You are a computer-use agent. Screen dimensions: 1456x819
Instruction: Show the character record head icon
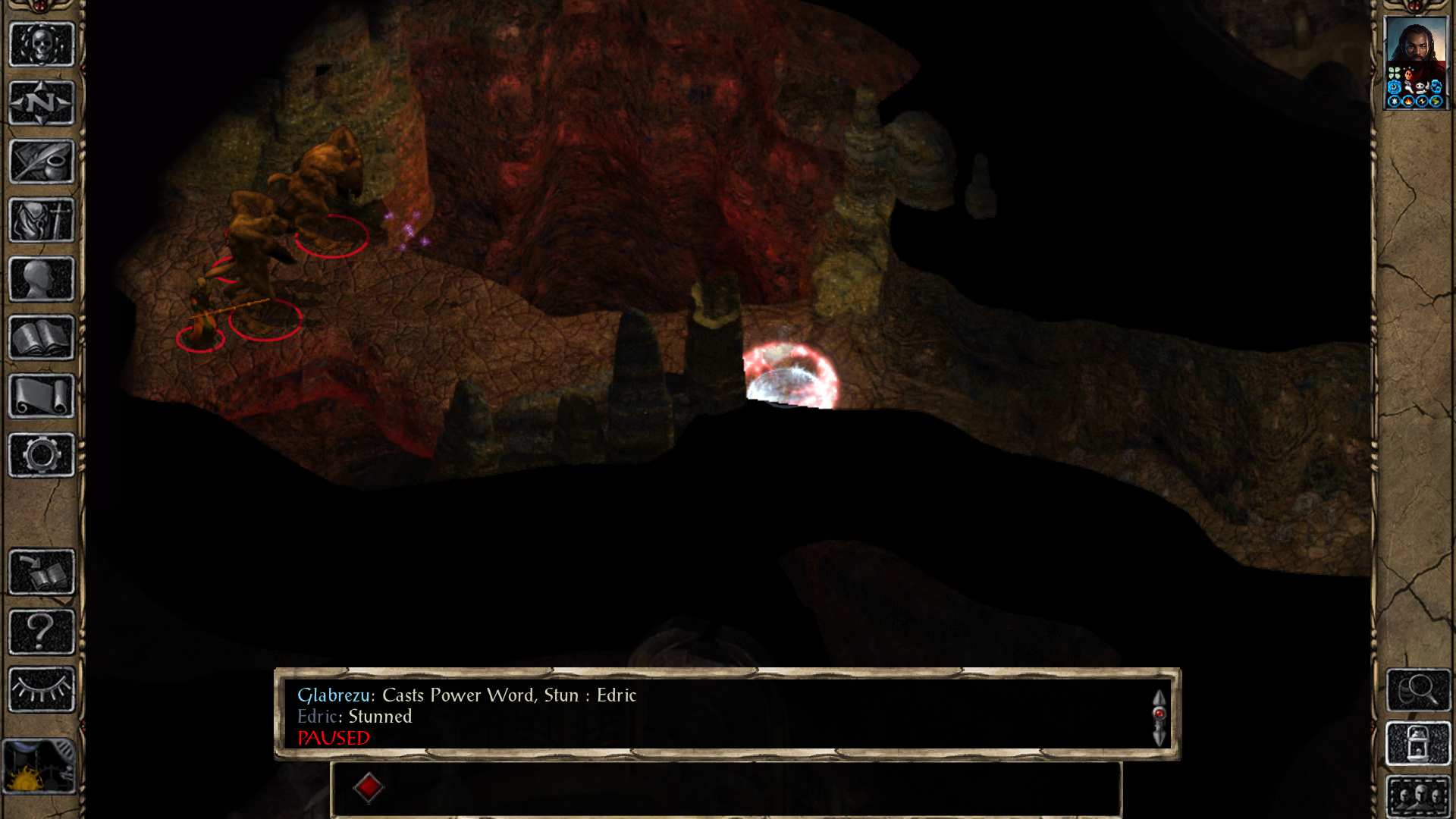click(x=42, y=279)
